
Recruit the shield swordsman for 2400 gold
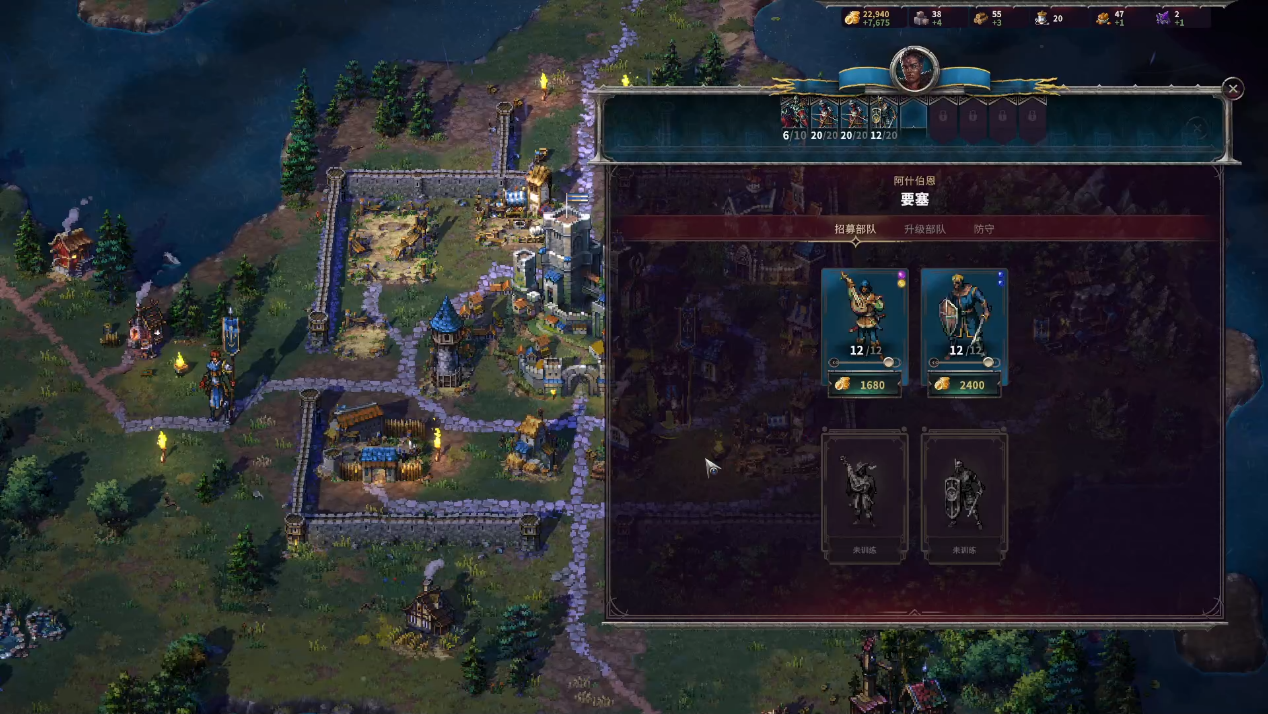click(x=963, y=385)
